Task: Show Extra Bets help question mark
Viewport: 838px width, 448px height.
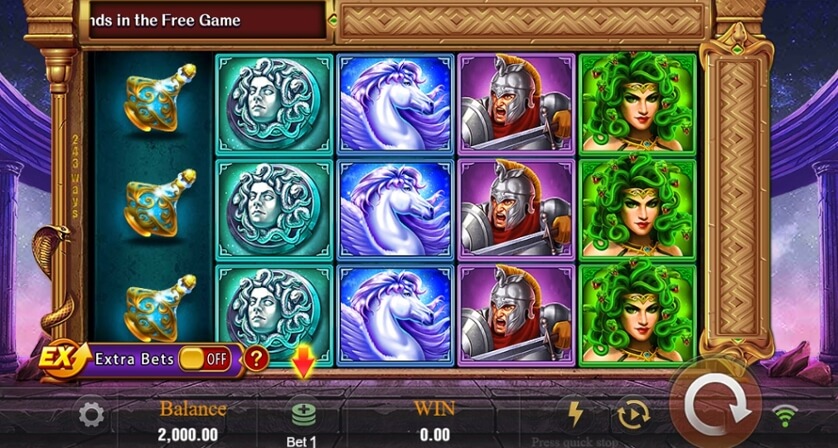Action: tap(256, 358)
